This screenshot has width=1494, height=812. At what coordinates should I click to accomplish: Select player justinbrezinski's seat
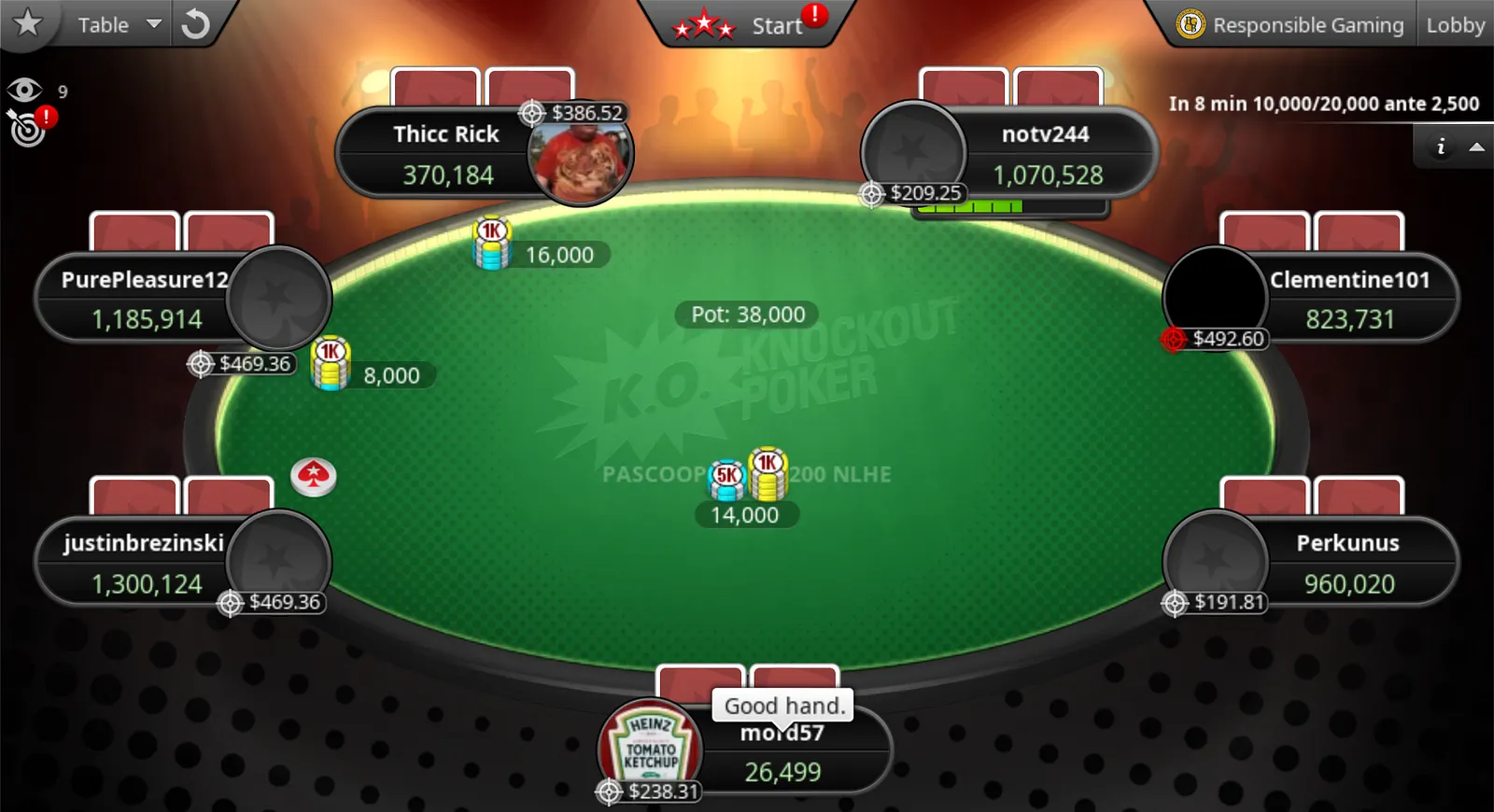pyautogui.click(x=145, y=563)
